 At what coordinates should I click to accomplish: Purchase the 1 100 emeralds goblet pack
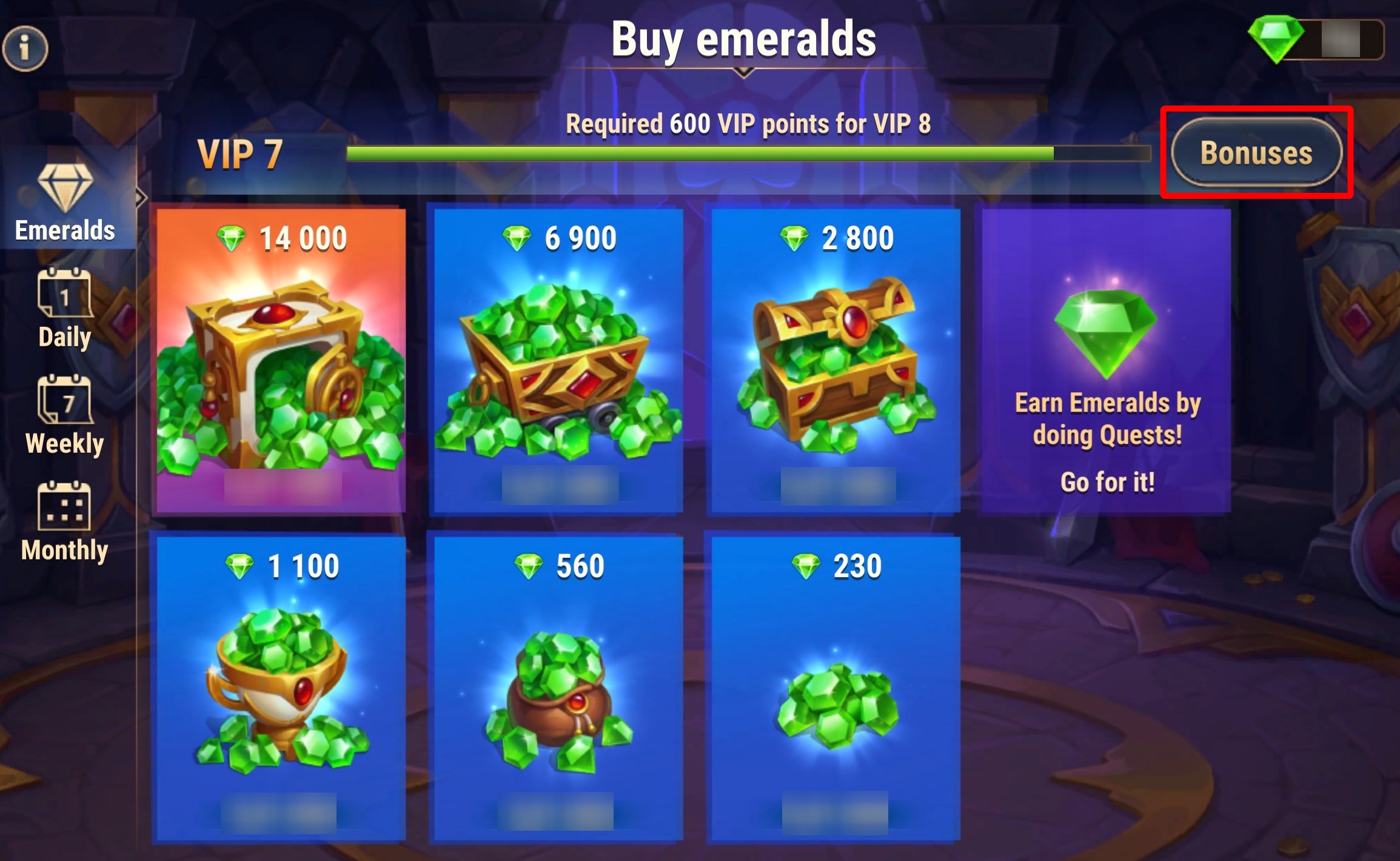(281, 689)
